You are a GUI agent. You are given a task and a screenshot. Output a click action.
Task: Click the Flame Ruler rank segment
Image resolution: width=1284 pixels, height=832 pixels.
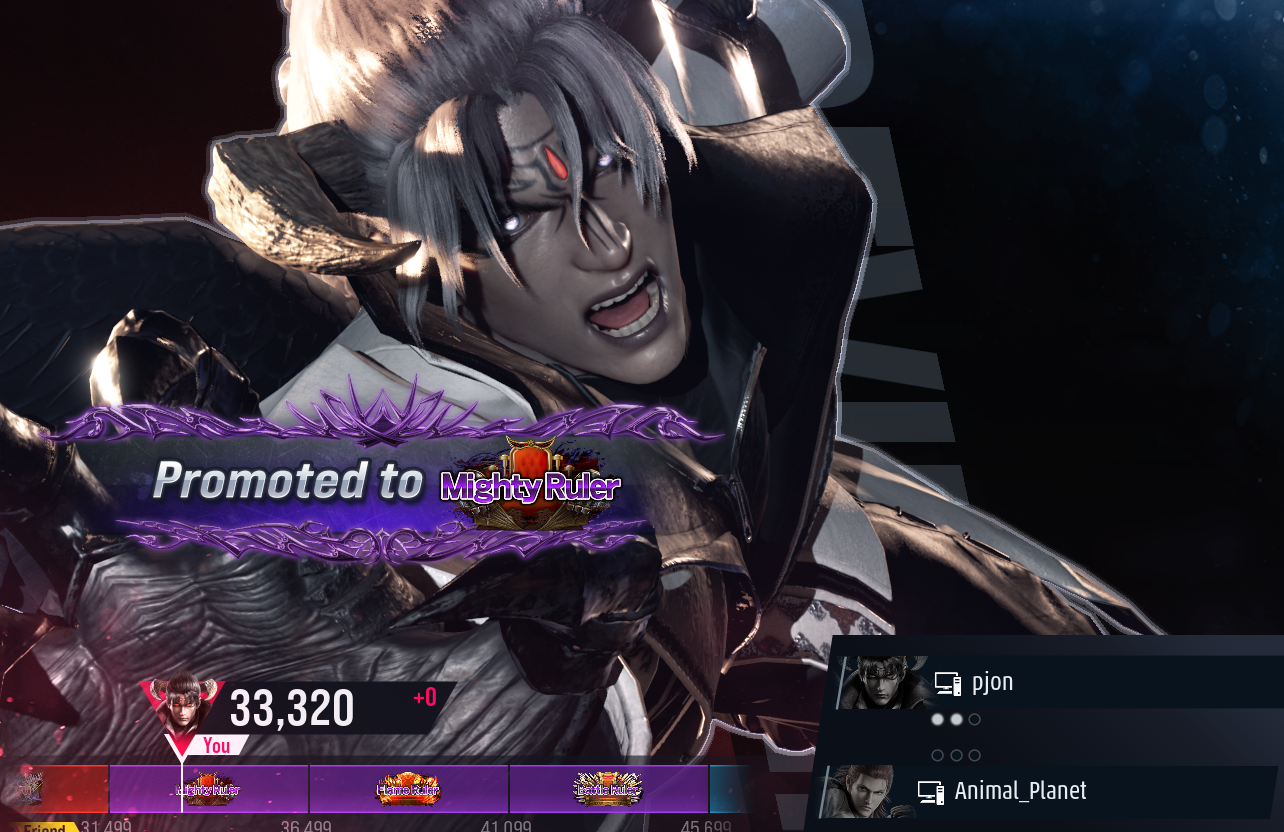(x=408, y=790)
